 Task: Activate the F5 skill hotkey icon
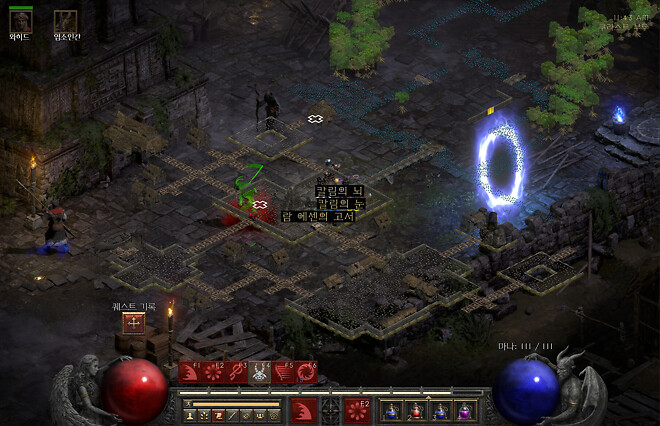click(283, 373)
